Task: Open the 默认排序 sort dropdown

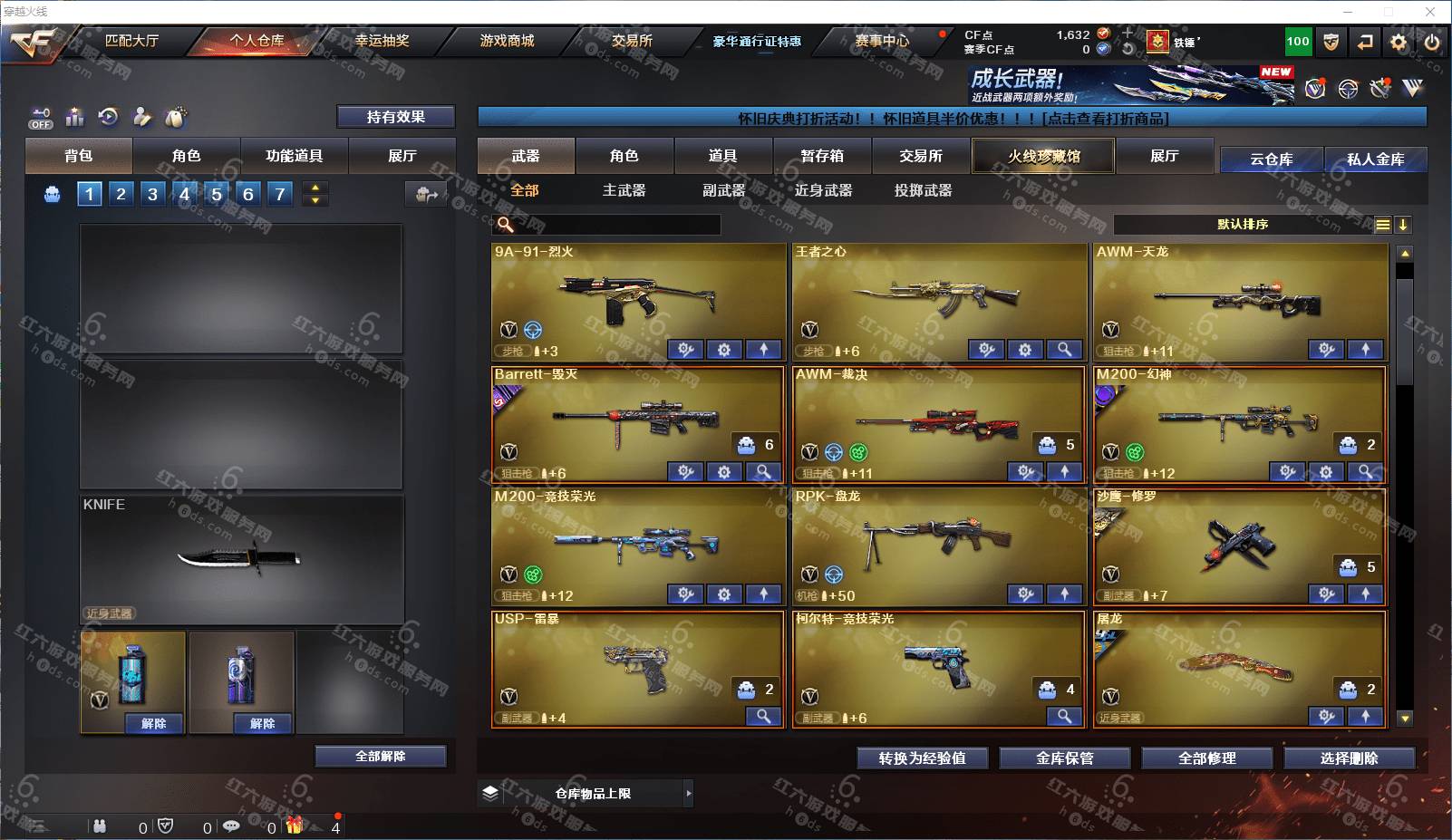Action: (1243, 225)
